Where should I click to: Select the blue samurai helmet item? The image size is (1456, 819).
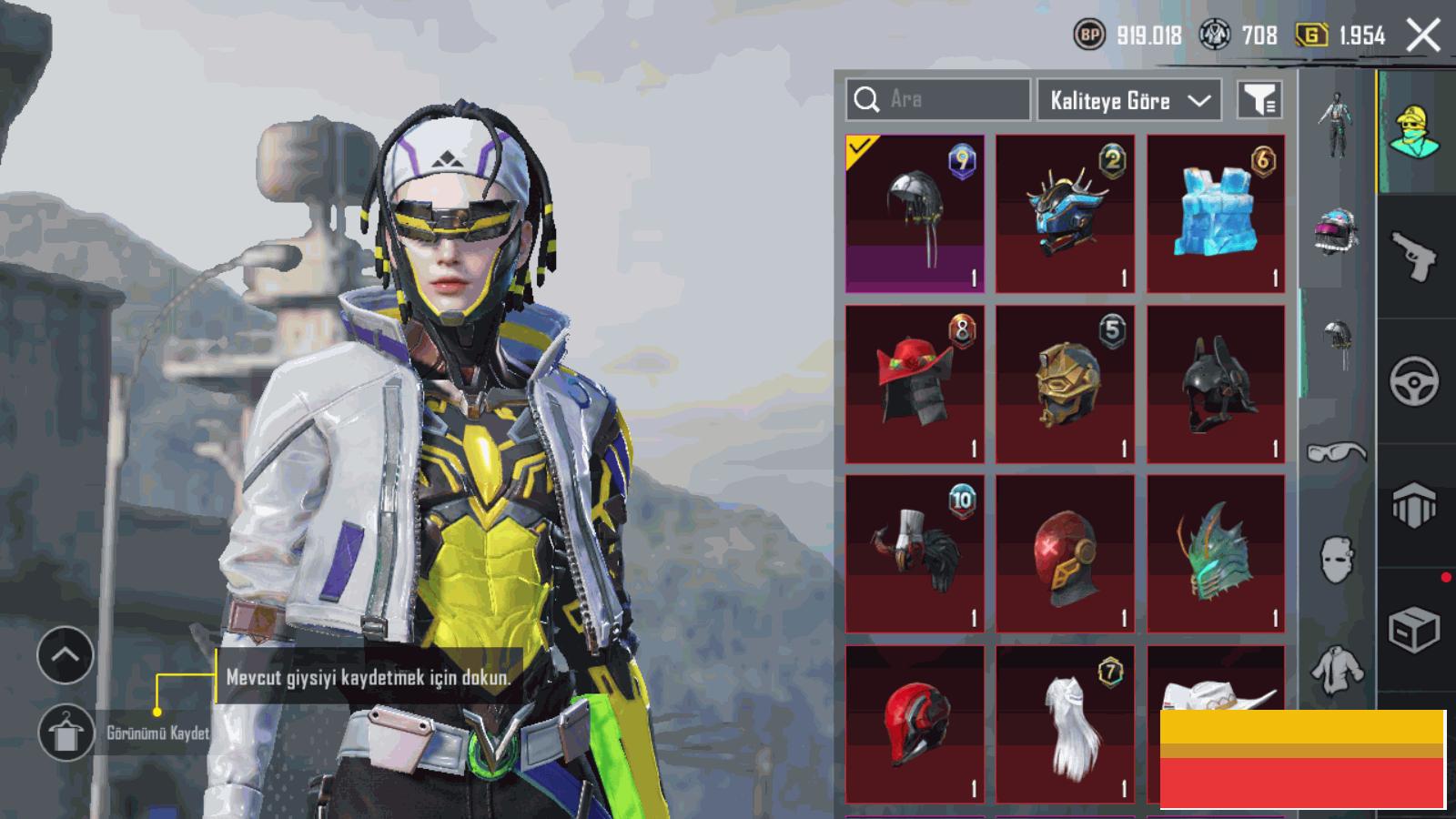[1065, 214]
